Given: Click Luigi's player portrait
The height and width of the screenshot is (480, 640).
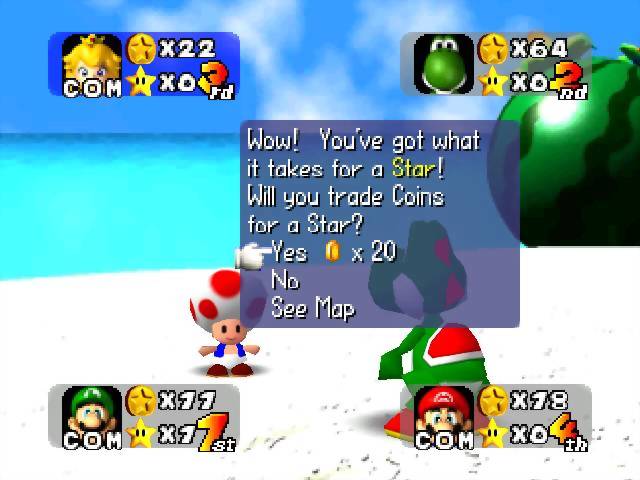Looking at the screenshot, I should point(92,412).
